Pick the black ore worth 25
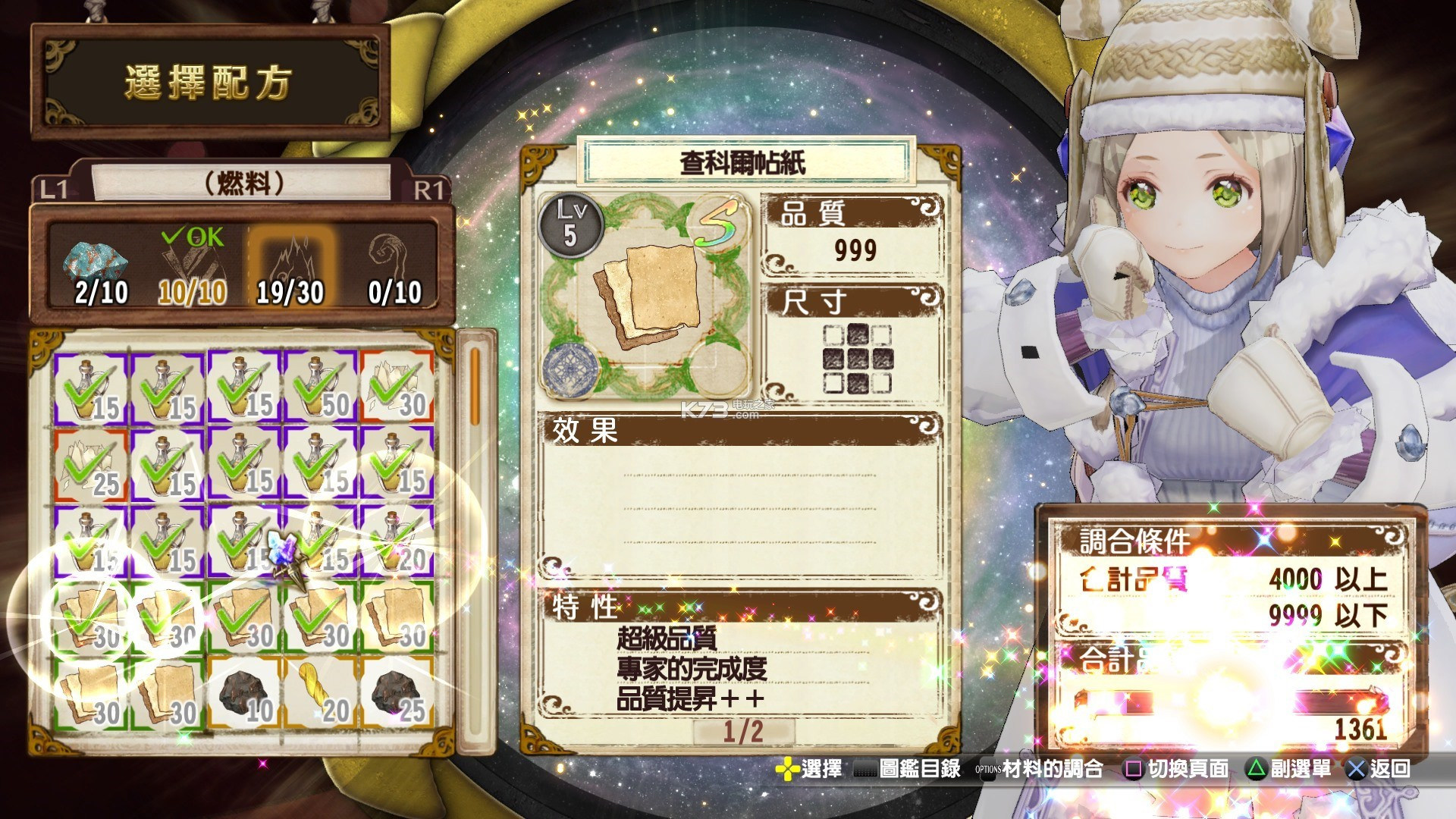The image size is (1456, 819). click(x=397, y=693)
